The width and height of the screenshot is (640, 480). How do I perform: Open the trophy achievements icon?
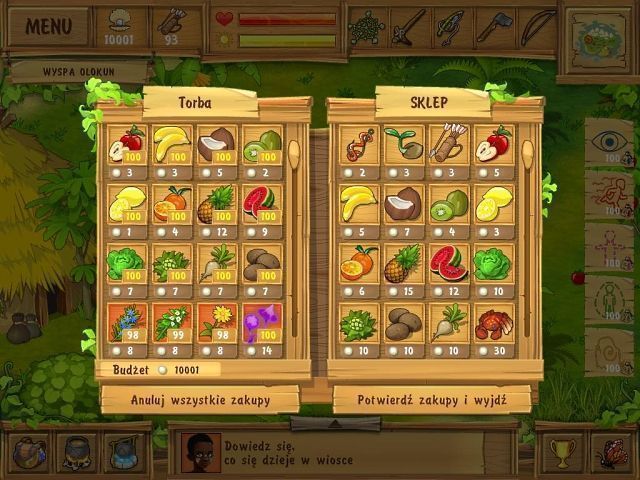(561, 450)
